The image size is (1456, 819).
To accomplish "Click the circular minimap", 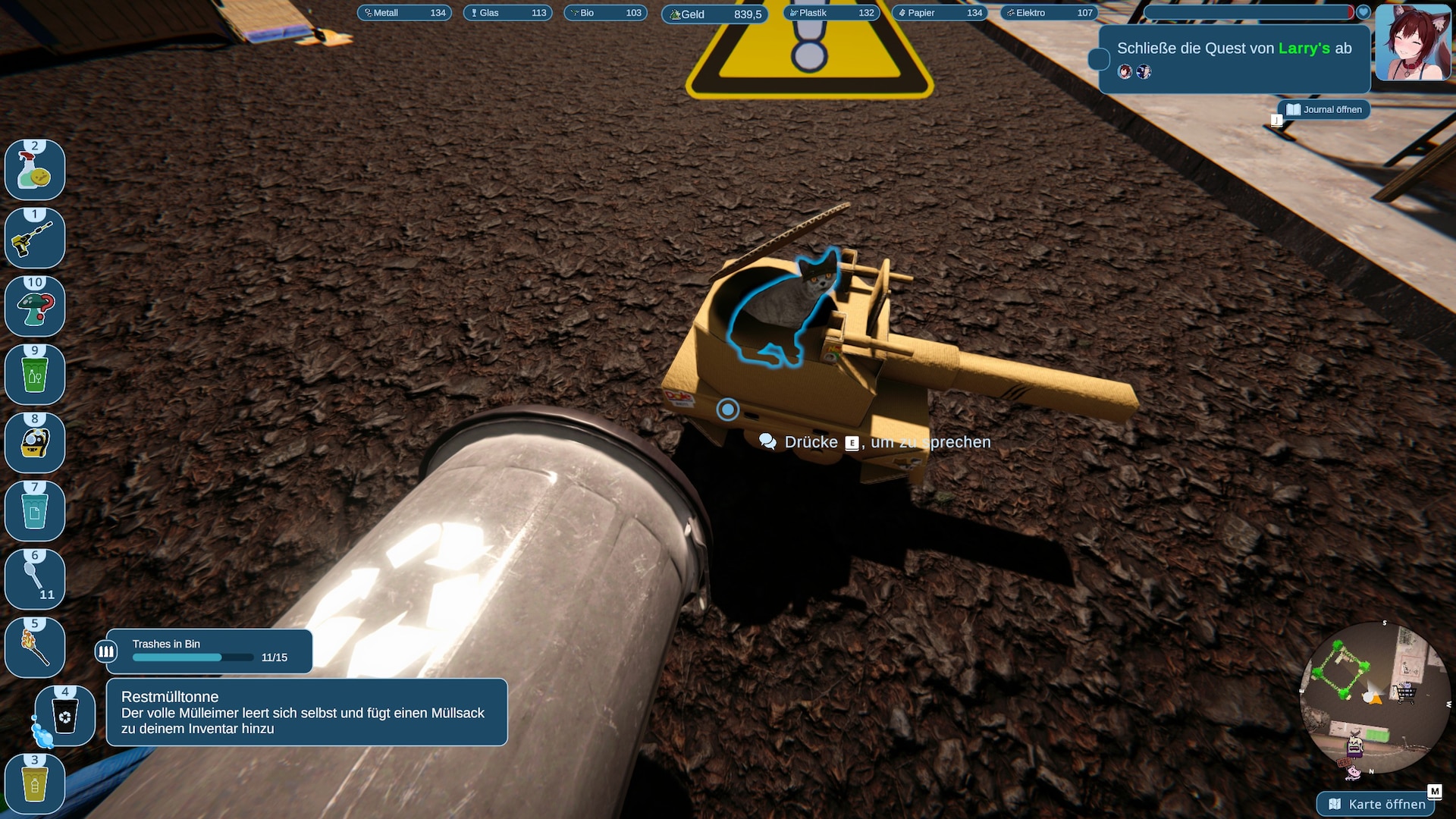I will [x=1374, y=698].
